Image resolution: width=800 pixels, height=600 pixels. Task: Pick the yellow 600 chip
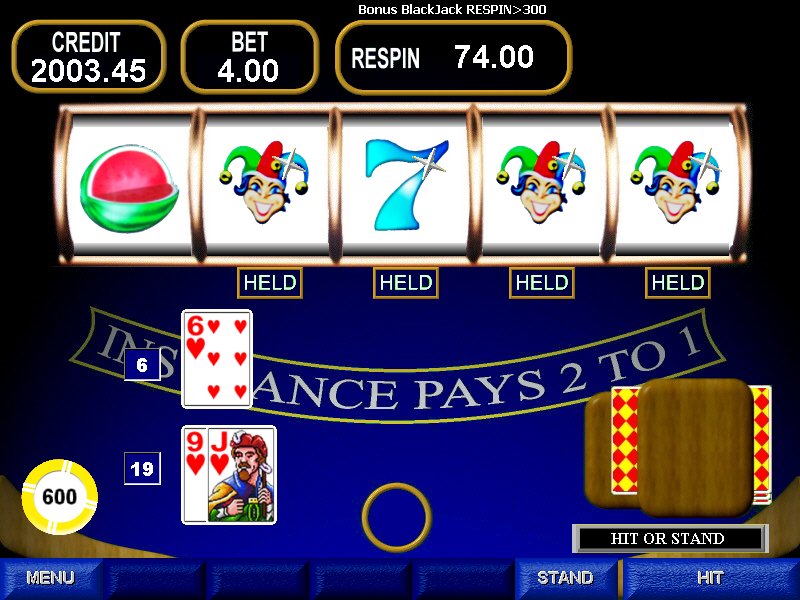tap(60, 497)
